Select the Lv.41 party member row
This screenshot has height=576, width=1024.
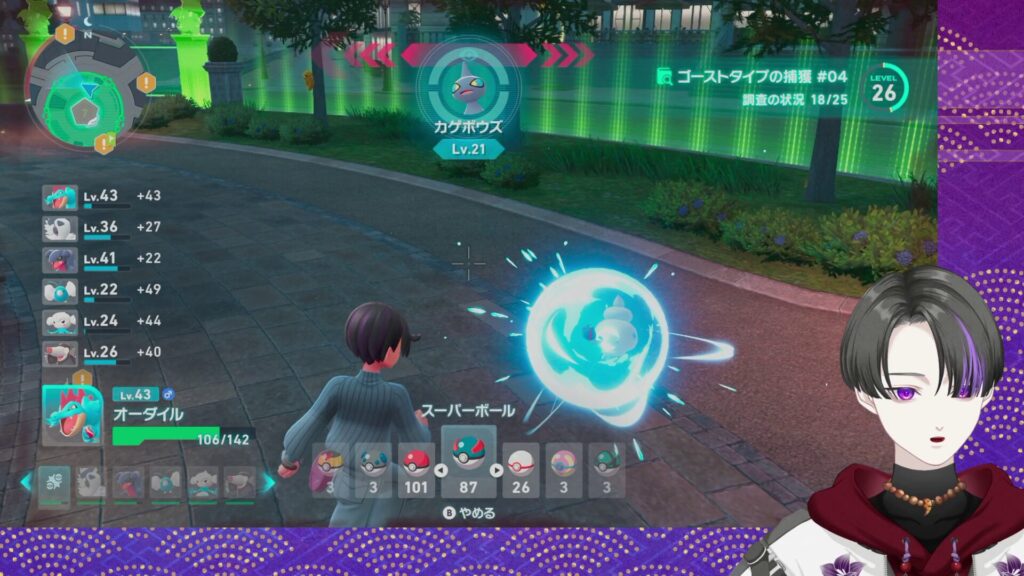(98, 260)
